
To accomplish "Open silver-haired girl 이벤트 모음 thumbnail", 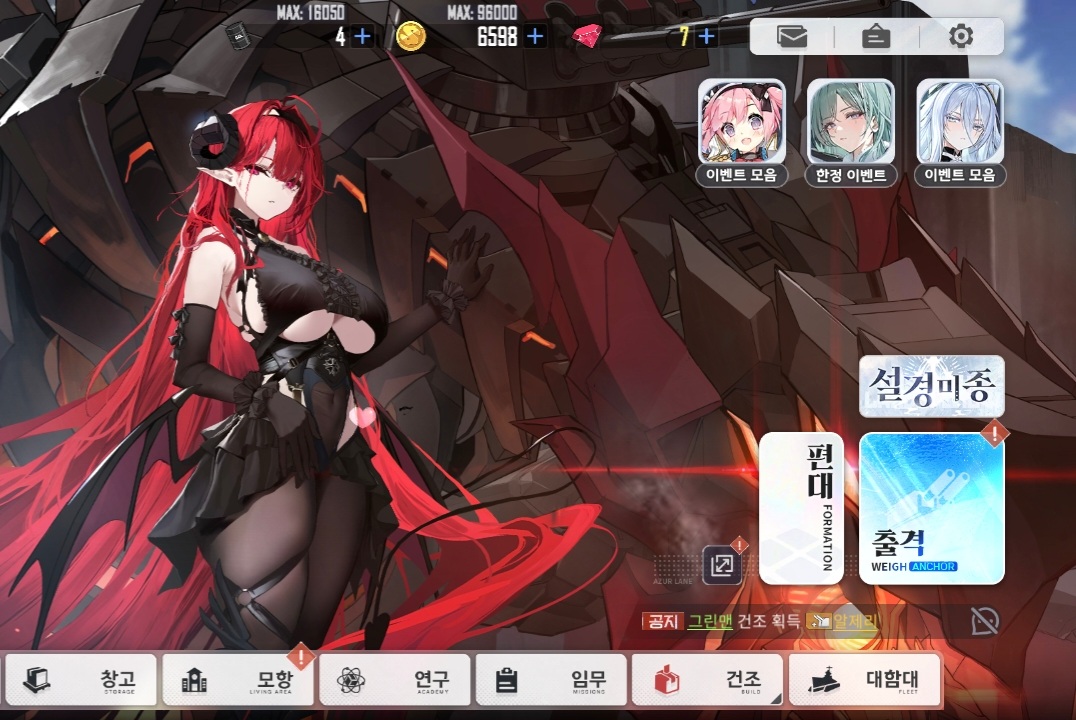I will click(x=960, y=132).
